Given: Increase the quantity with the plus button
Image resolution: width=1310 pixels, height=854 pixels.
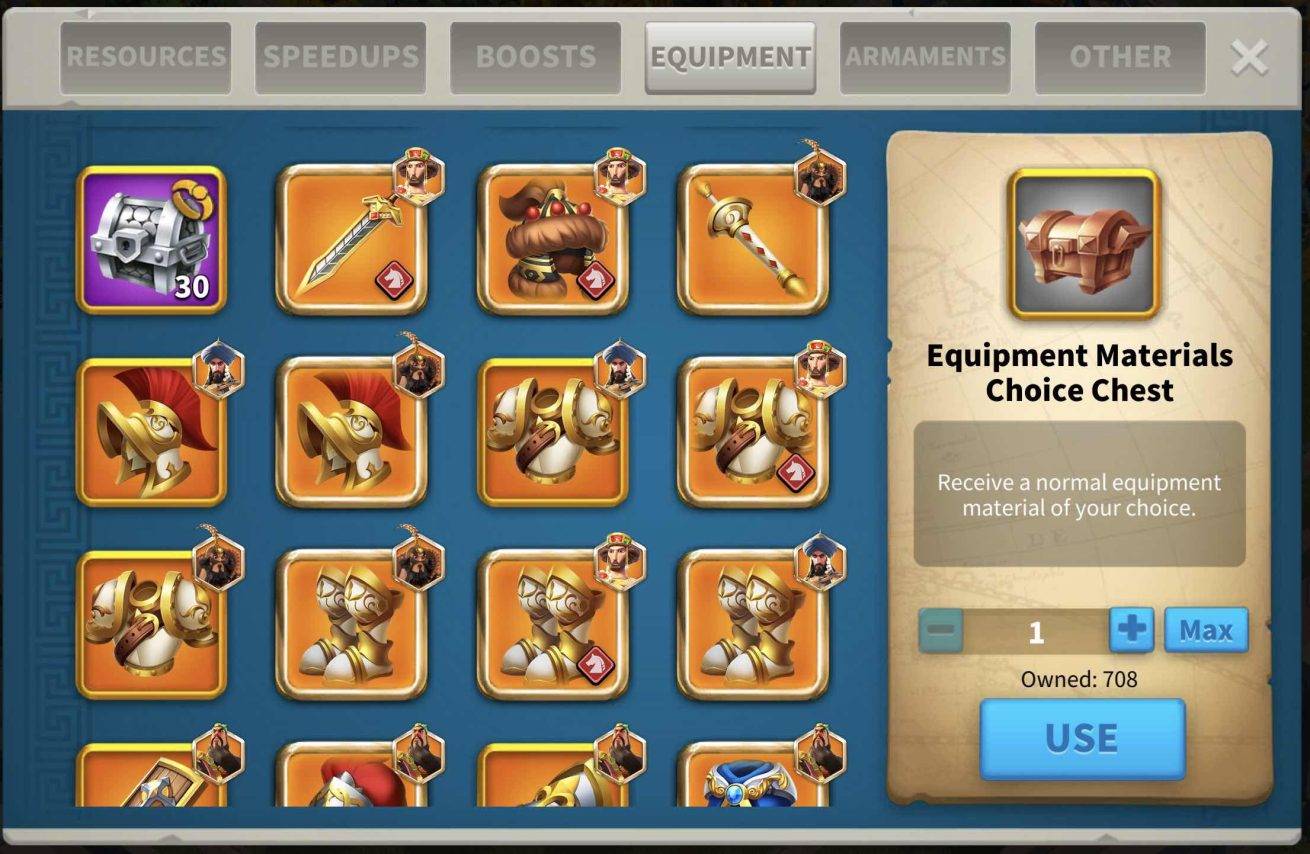Looking at the screenshot, I should coord(1132,631).
